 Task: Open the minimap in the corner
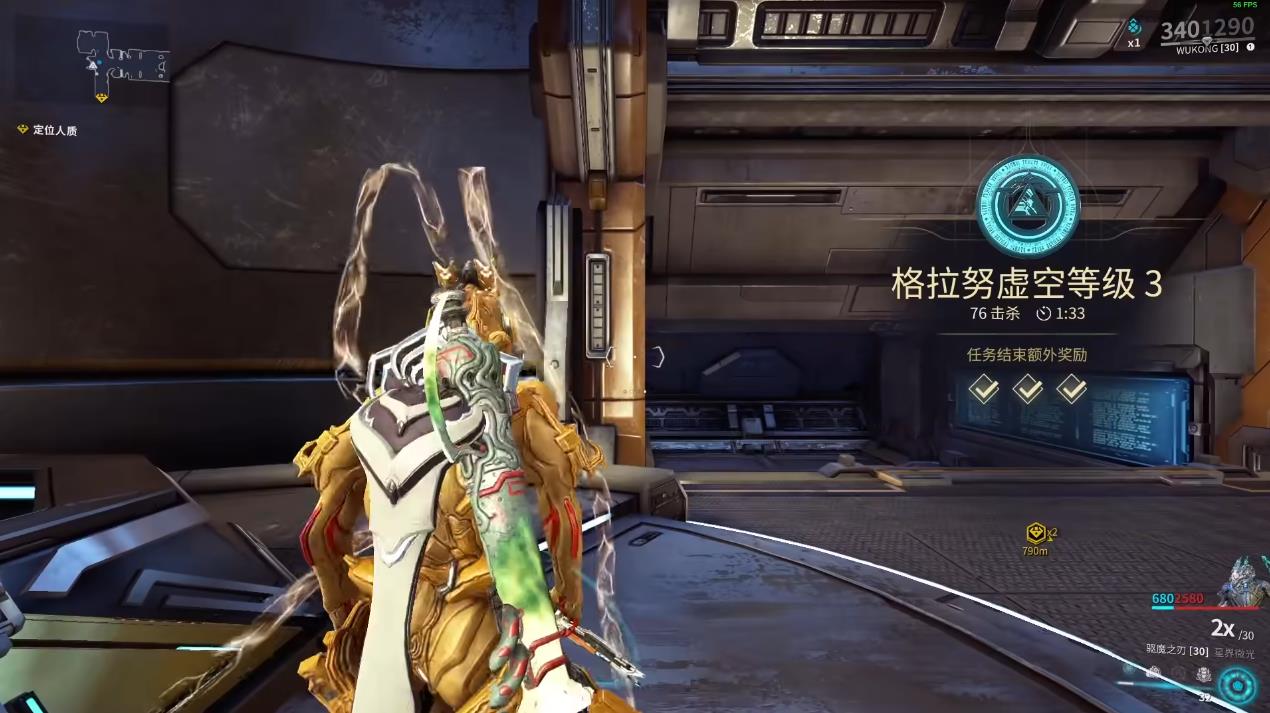(x=124, y=58)
